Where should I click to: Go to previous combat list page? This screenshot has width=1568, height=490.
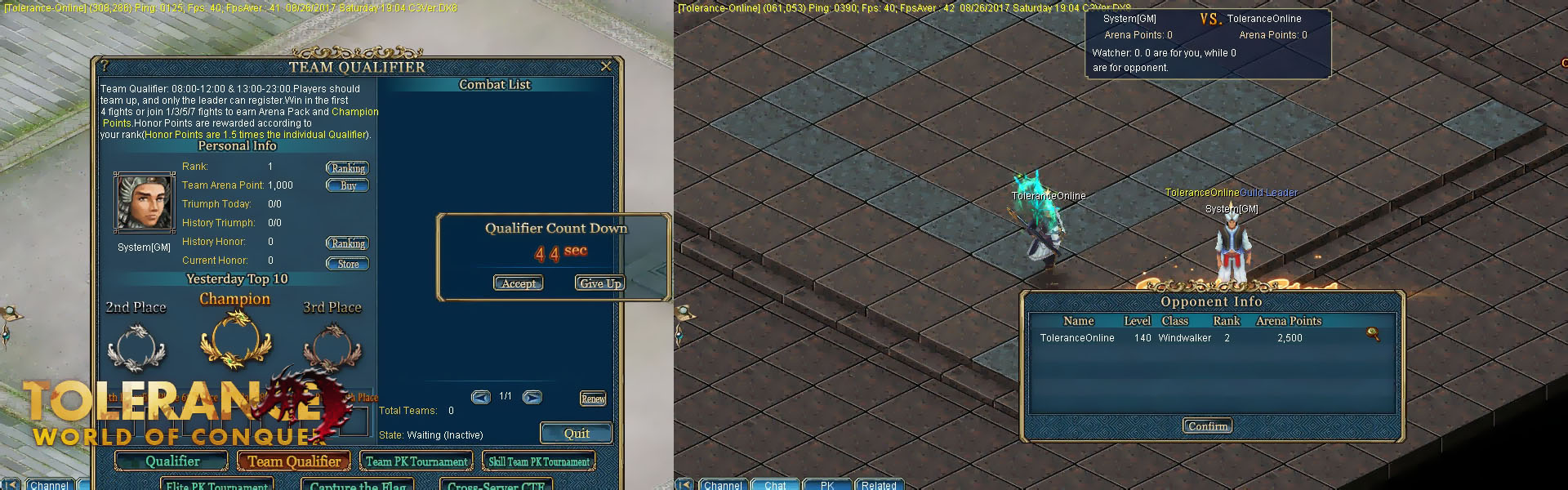pyautogui.click(x=481, y=397)
